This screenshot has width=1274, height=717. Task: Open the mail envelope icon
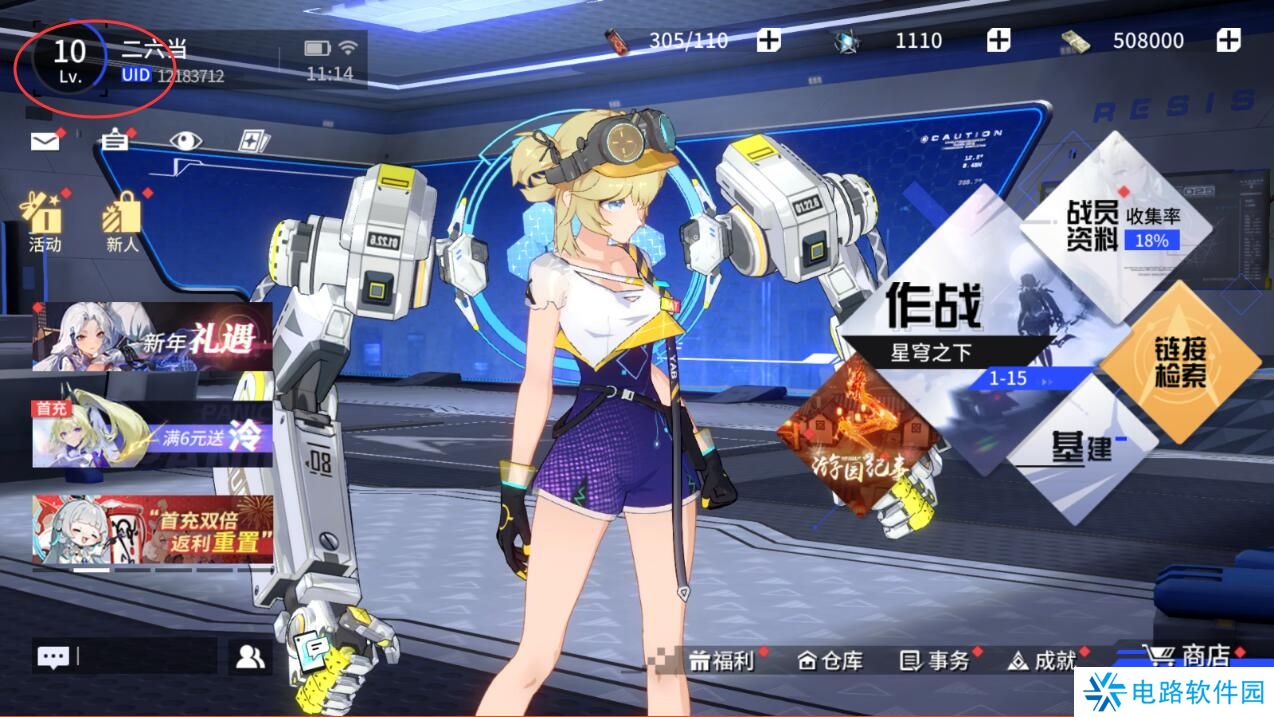point(45,141)
